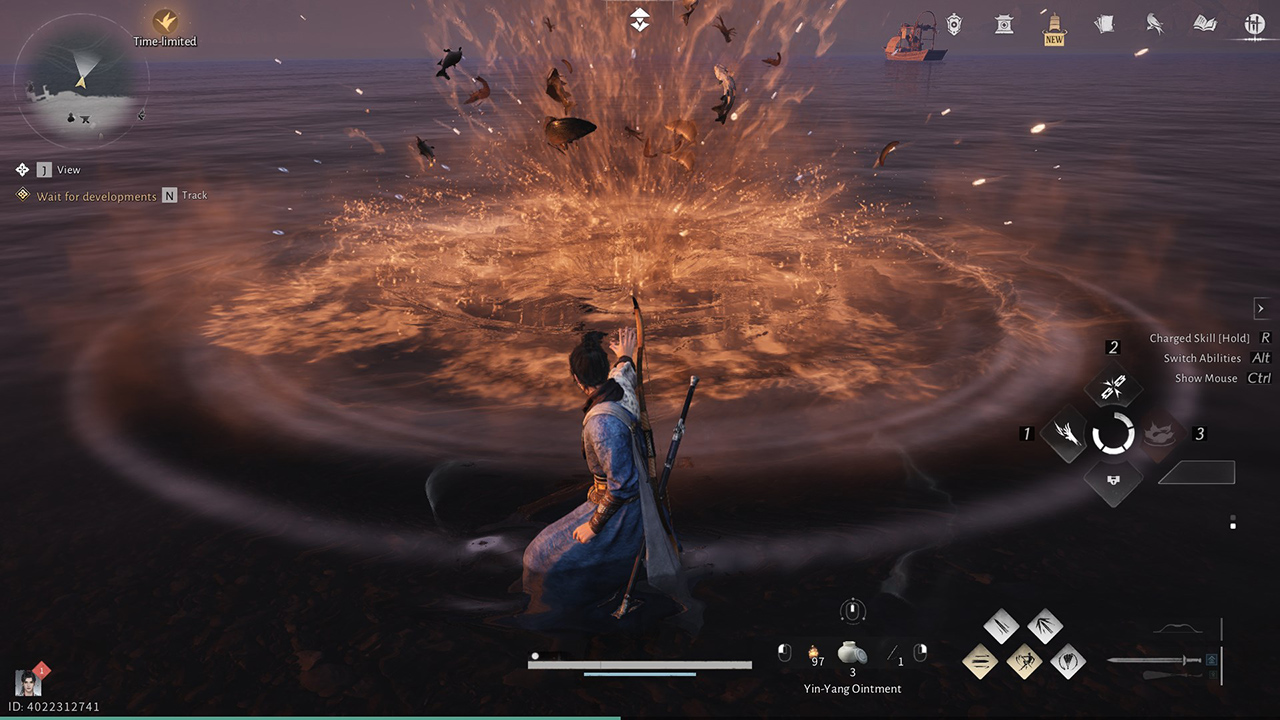Activate skill 1 with the feather icon

pyautogui.click(x=1063, y=435)
